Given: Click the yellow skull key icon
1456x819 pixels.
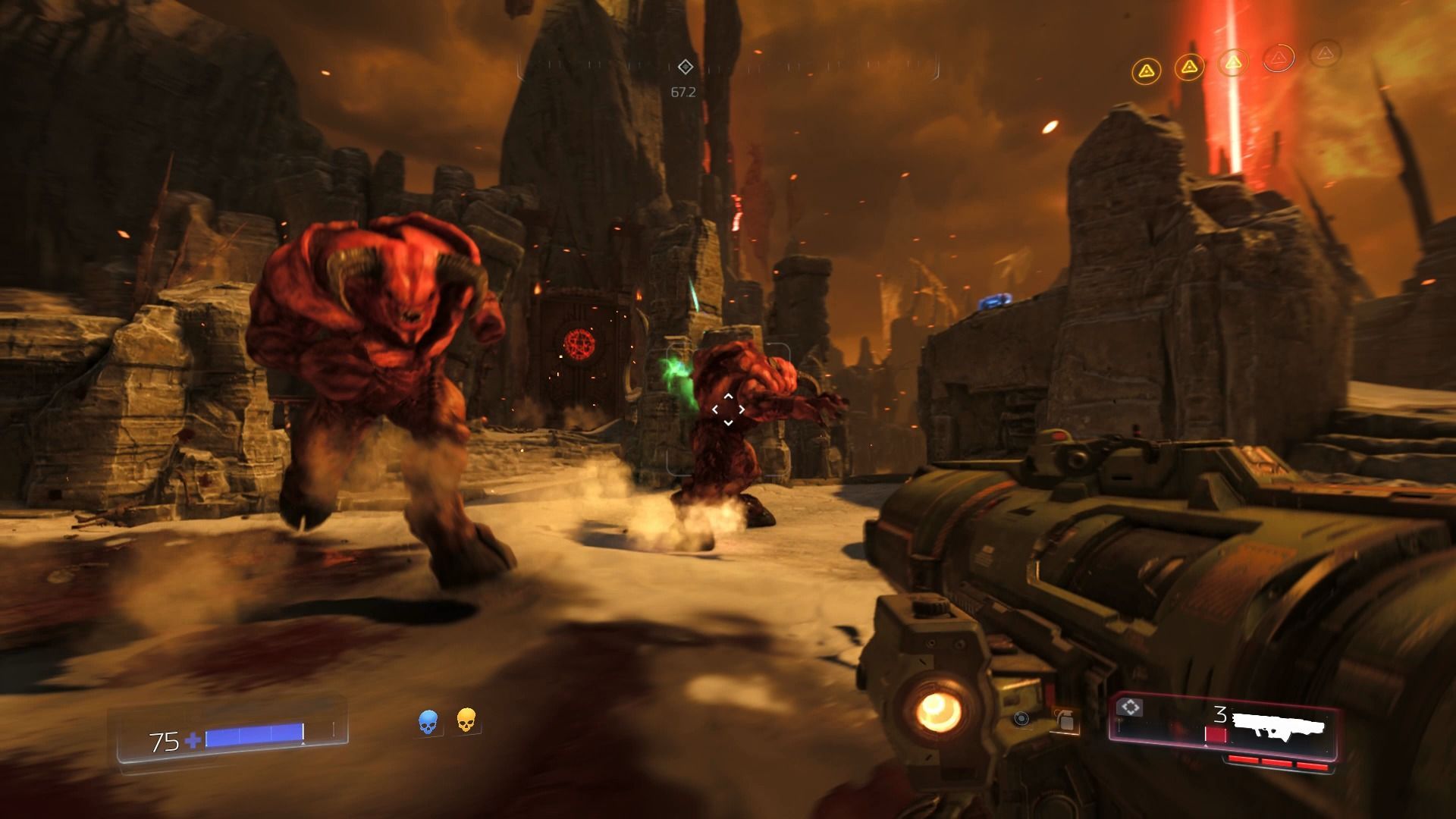Looking at the screenshot, I should (466, 720).
